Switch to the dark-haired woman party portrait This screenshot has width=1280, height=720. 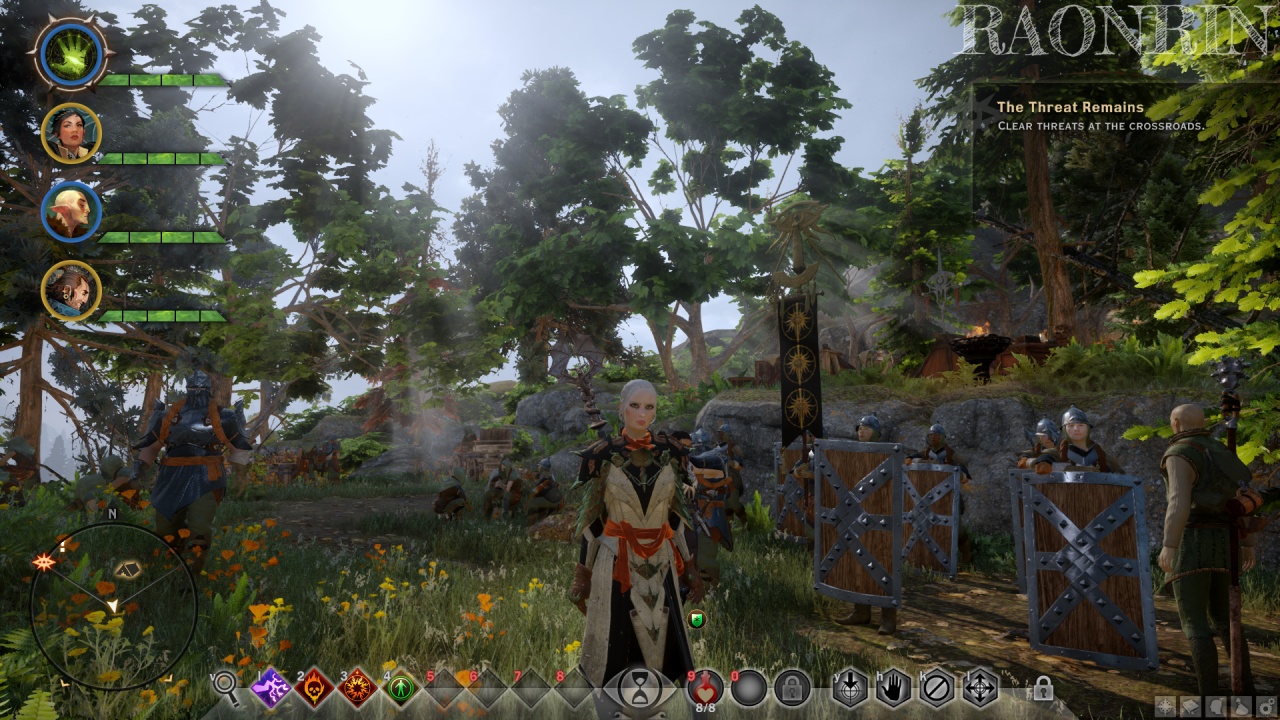click(x=71, y=132)
